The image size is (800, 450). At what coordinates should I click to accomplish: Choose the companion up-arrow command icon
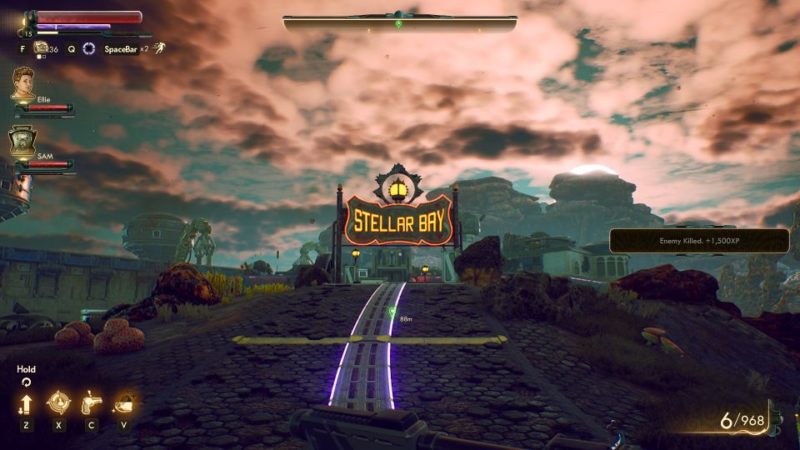pyautogui.click(x=26, y=403)
